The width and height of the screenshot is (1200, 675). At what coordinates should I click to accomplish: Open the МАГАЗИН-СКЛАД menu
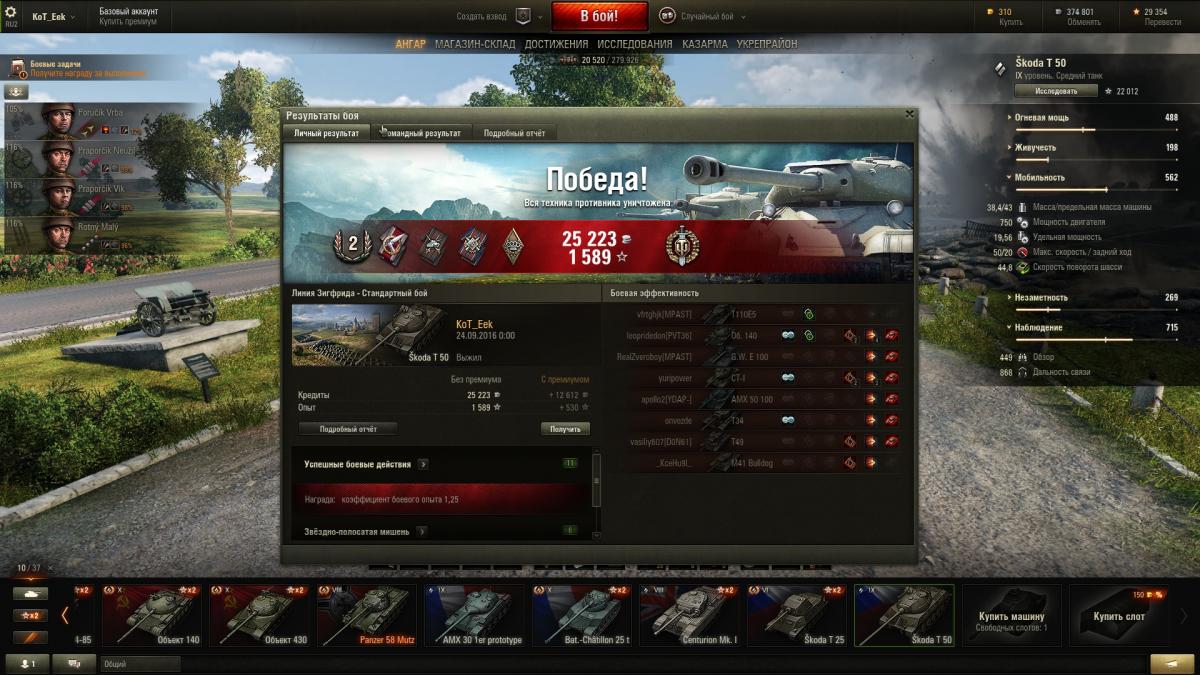475,45
